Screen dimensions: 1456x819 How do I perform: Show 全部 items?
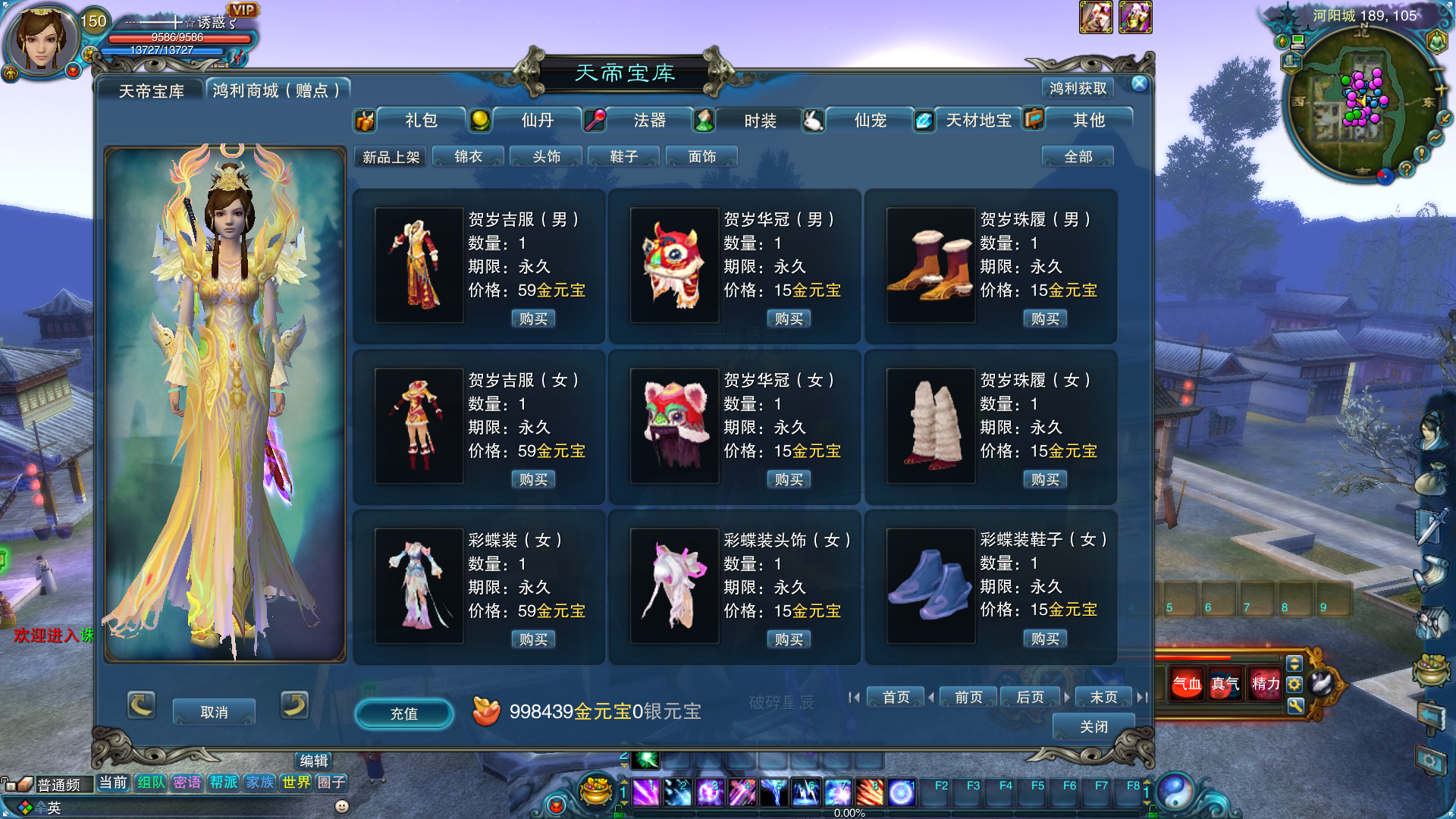(1078, 157)
